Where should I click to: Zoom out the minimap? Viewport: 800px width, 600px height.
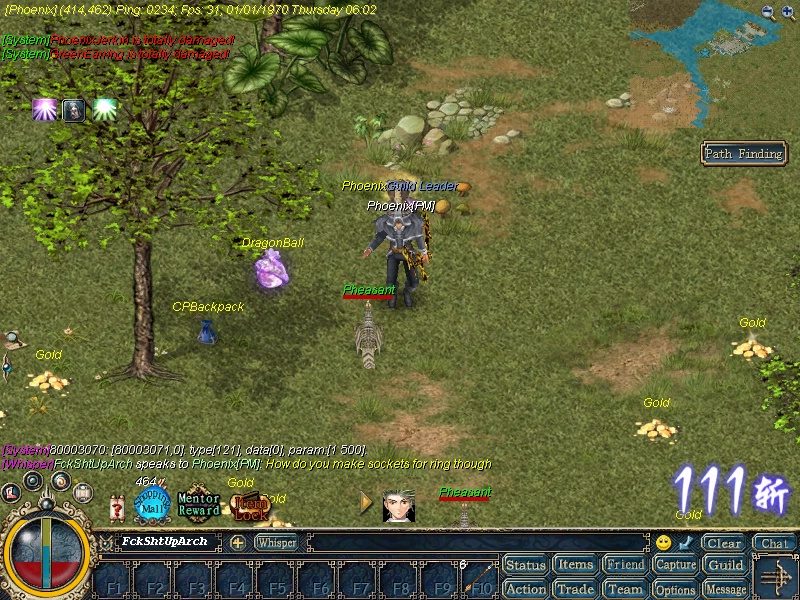point(768,13)
